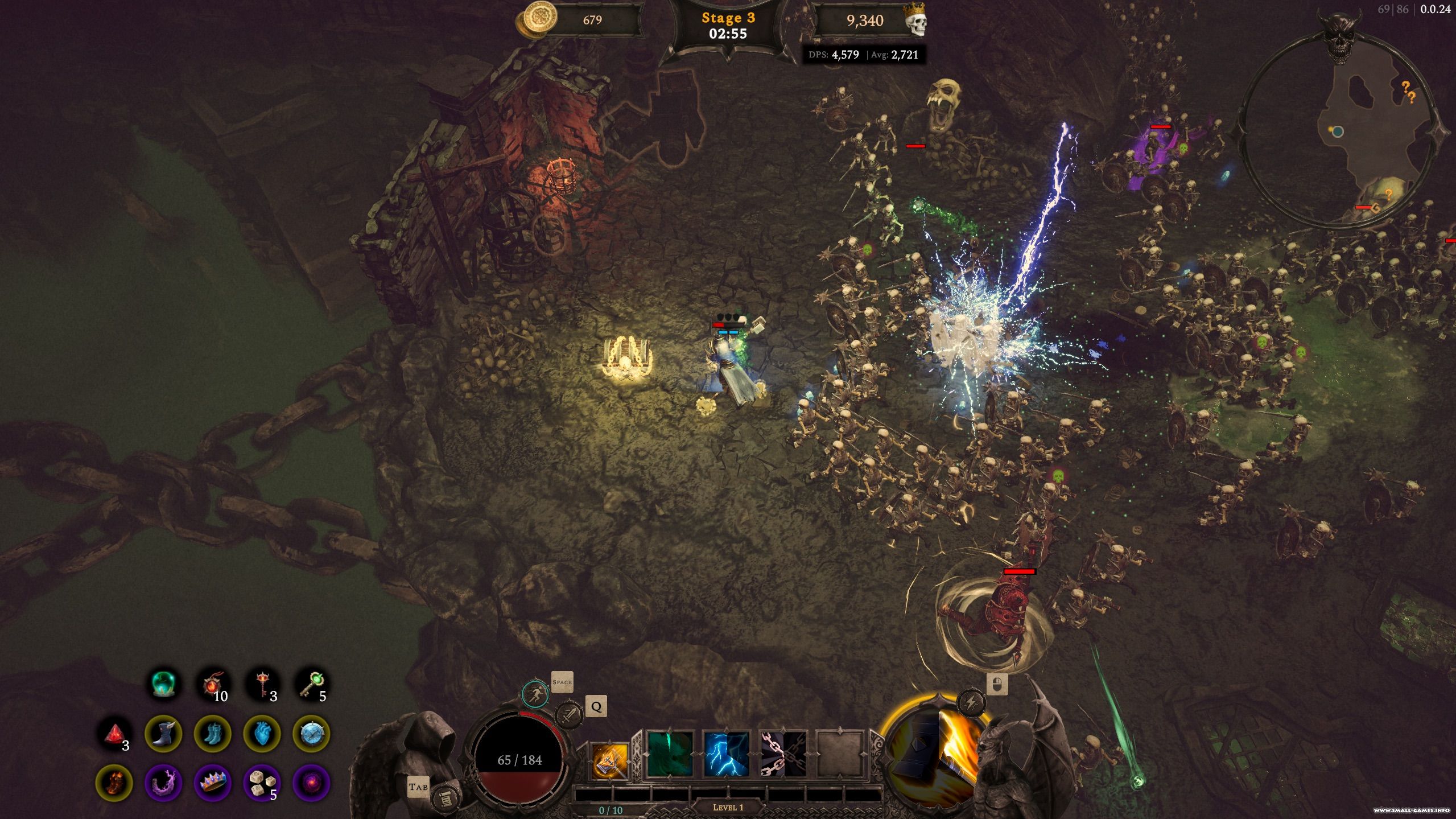Select the blue heart relic
Viewport: 1456px width, 819px height.
point(262,734)
